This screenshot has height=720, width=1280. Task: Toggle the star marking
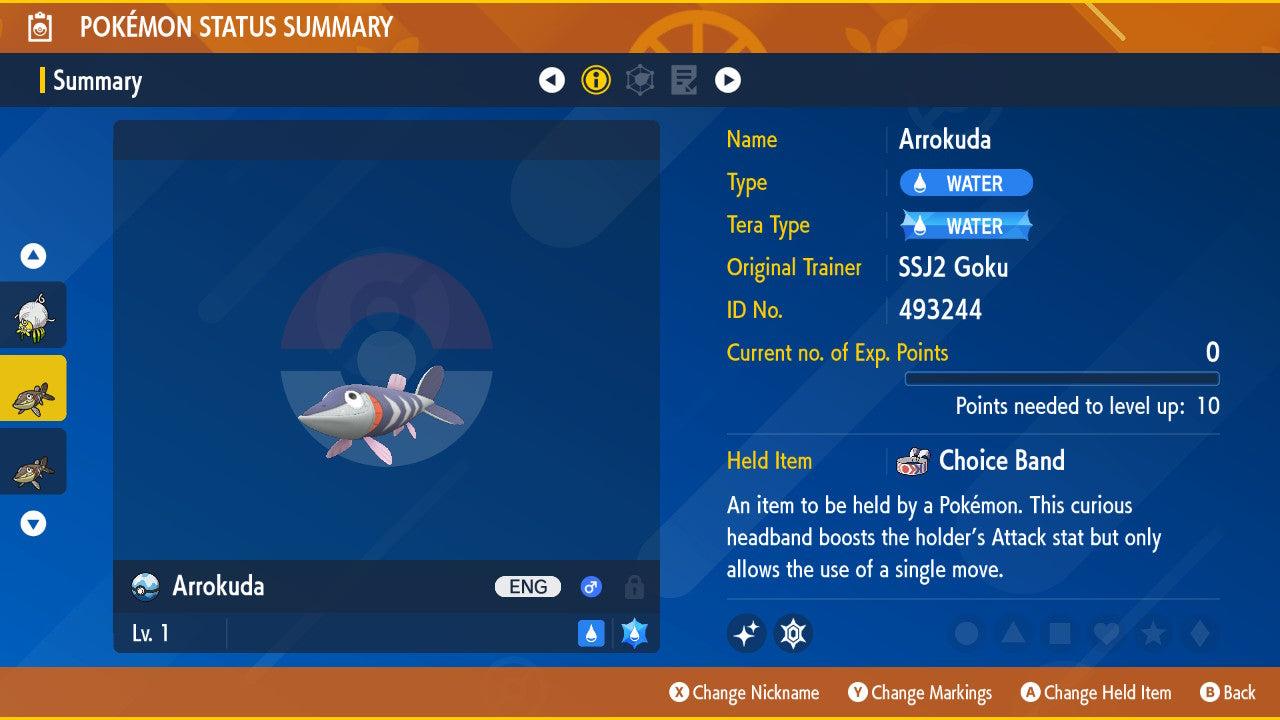(1152, 633)
